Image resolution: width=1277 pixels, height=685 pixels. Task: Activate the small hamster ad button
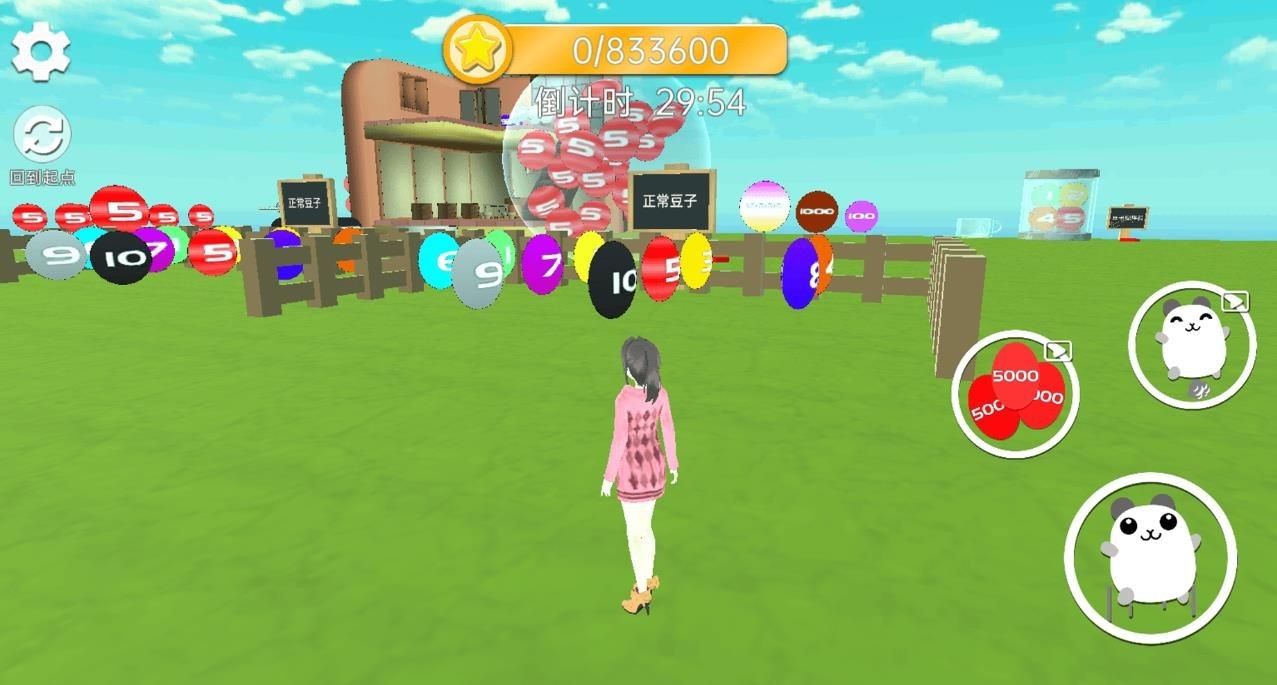pyautogui.click(x=1191, y=344)
